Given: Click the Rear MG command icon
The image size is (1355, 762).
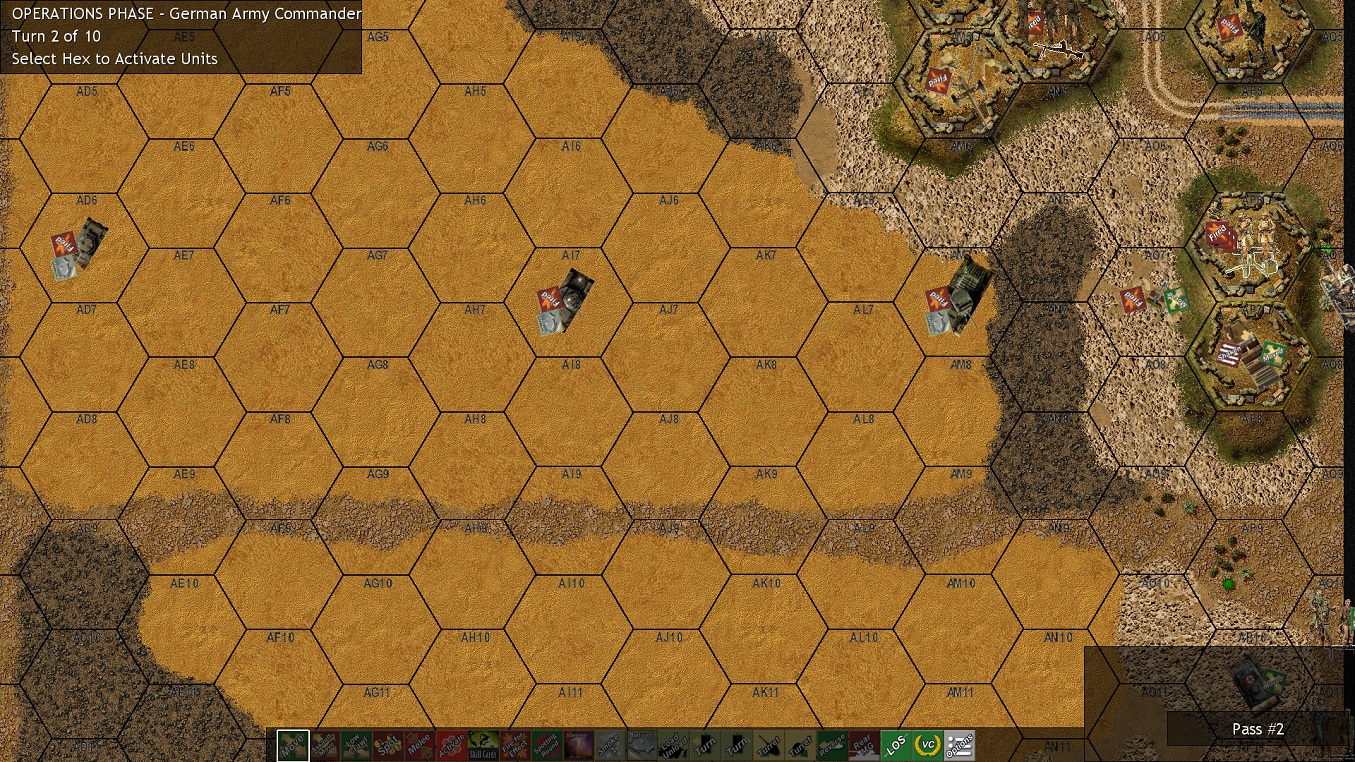Looking at the screenshot, I should pyautogui.click(x=864, y=744).
